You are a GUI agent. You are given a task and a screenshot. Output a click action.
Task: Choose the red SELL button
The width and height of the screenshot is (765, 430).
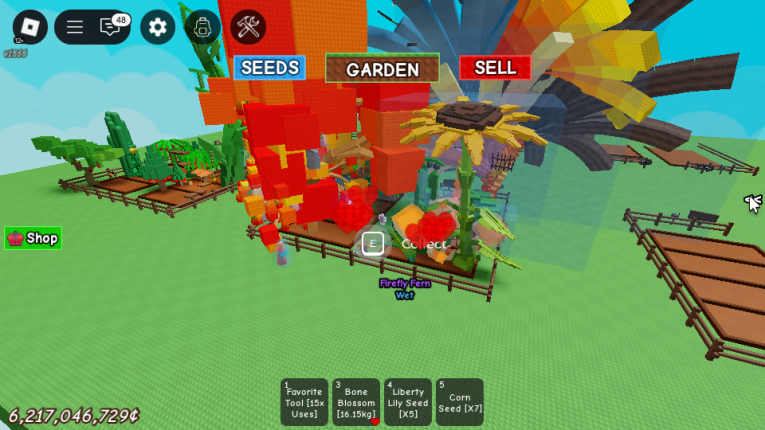495,67
